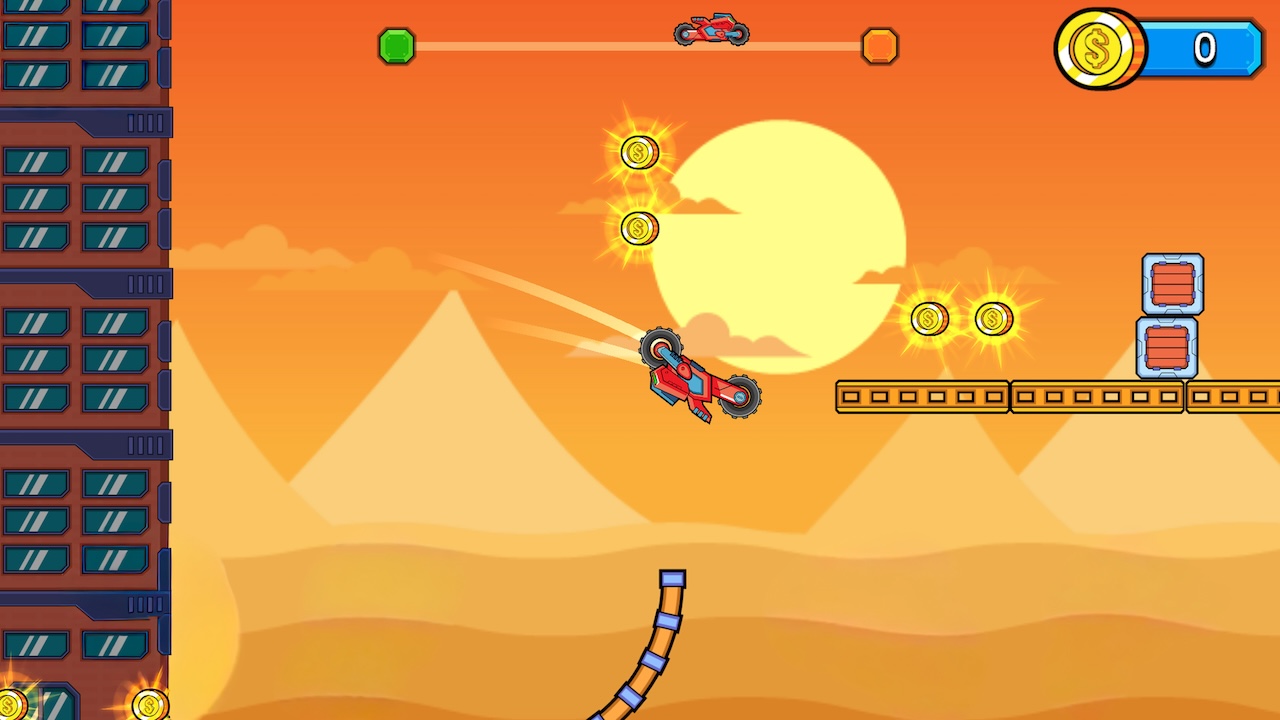Click the bottom wooden crate on the platform
Image resolution: width=1280 pixels, height=720 pixels.
pos(1170,349)
